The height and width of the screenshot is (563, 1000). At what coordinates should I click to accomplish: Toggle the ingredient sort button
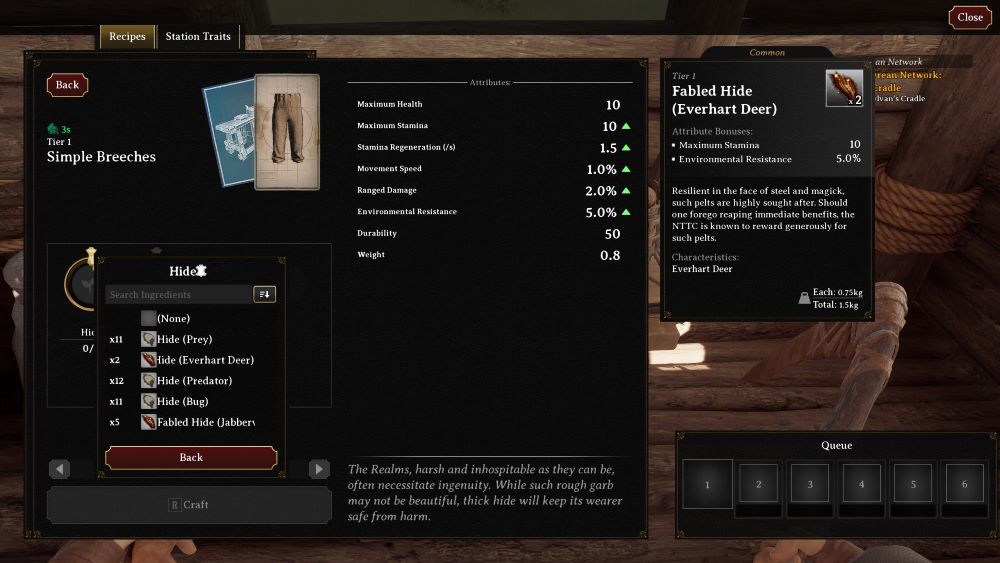pyautogui.click(x=265, y=295)
